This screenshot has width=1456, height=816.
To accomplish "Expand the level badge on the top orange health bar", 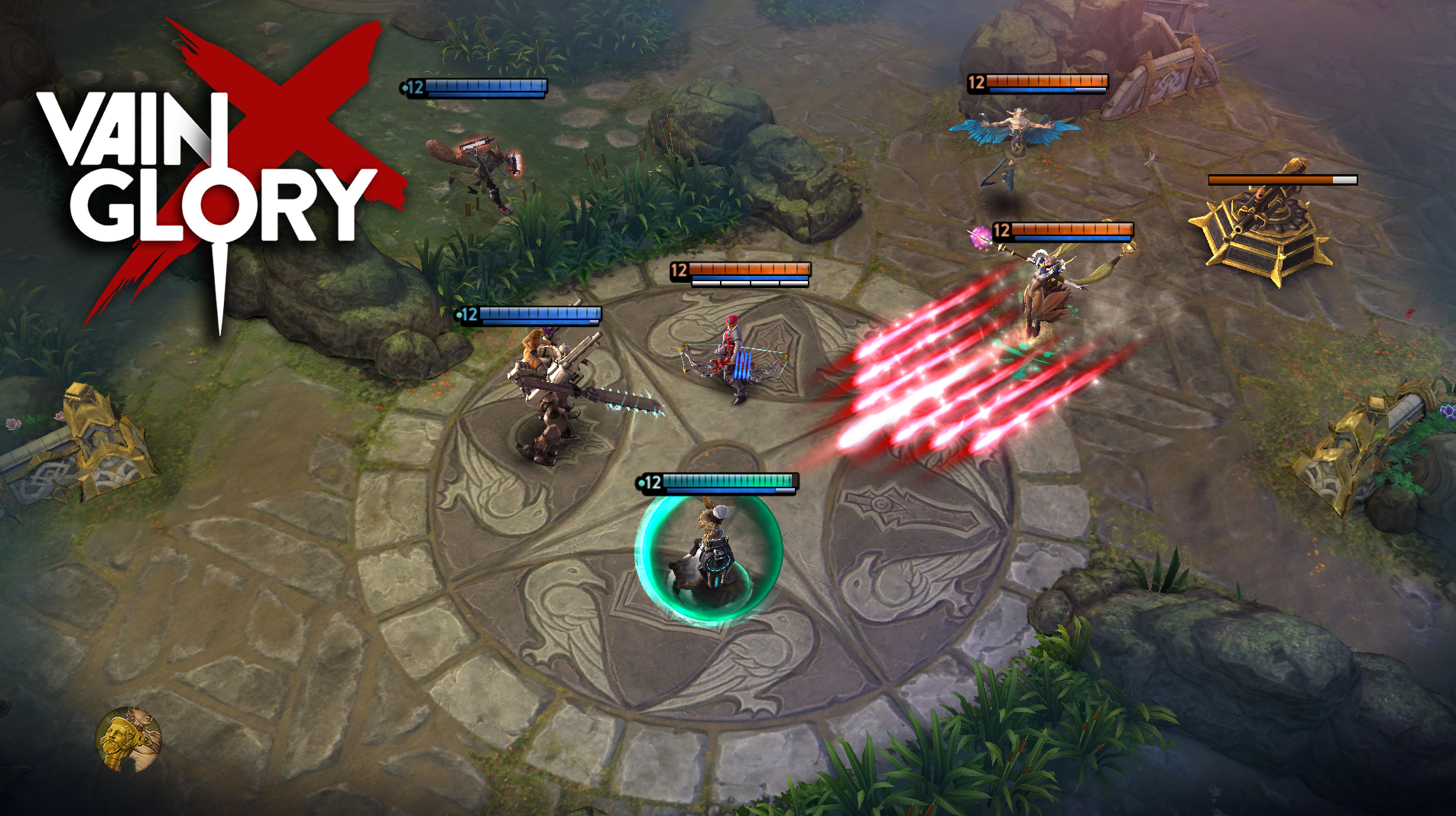I will [x=976, y=83].
